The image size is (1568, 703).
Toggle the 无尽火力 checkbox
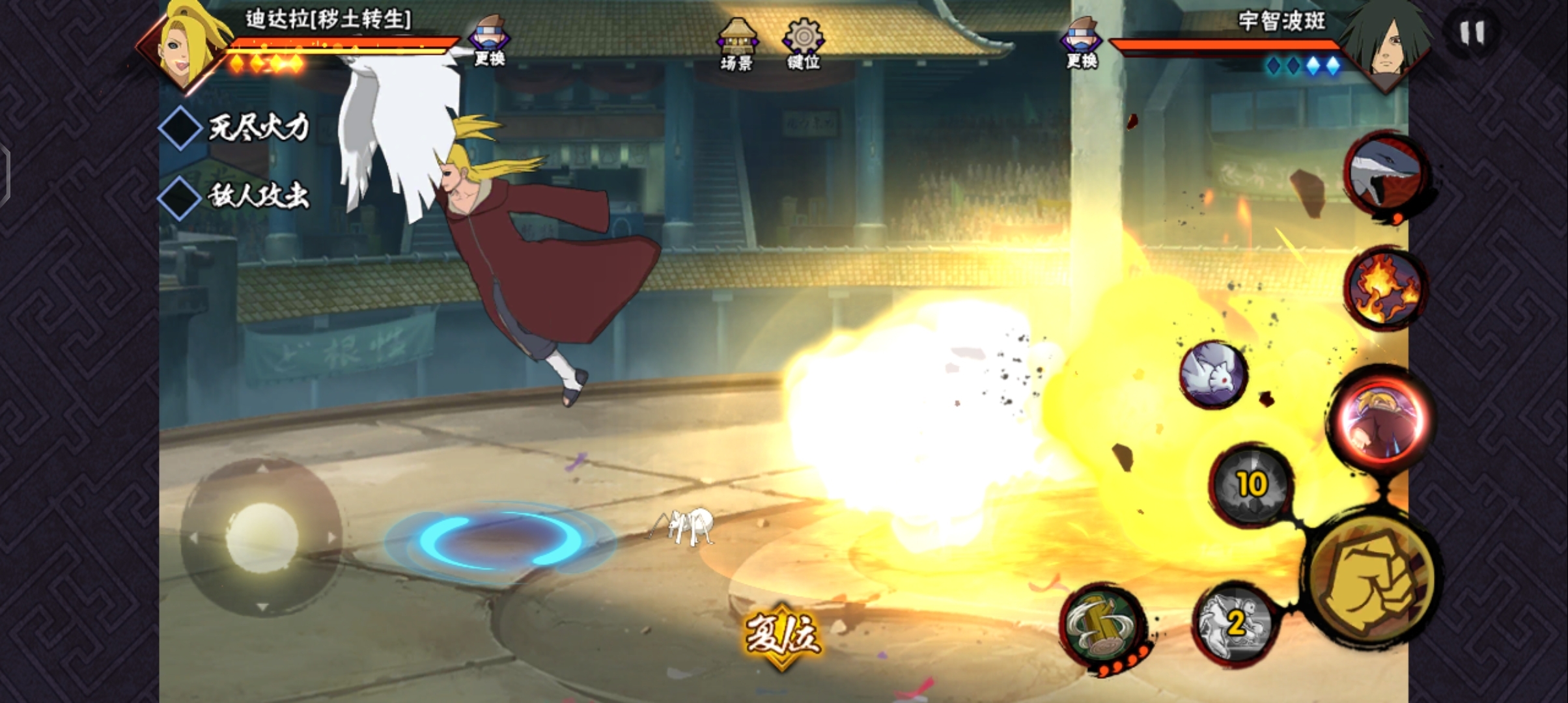pos(180,128)
